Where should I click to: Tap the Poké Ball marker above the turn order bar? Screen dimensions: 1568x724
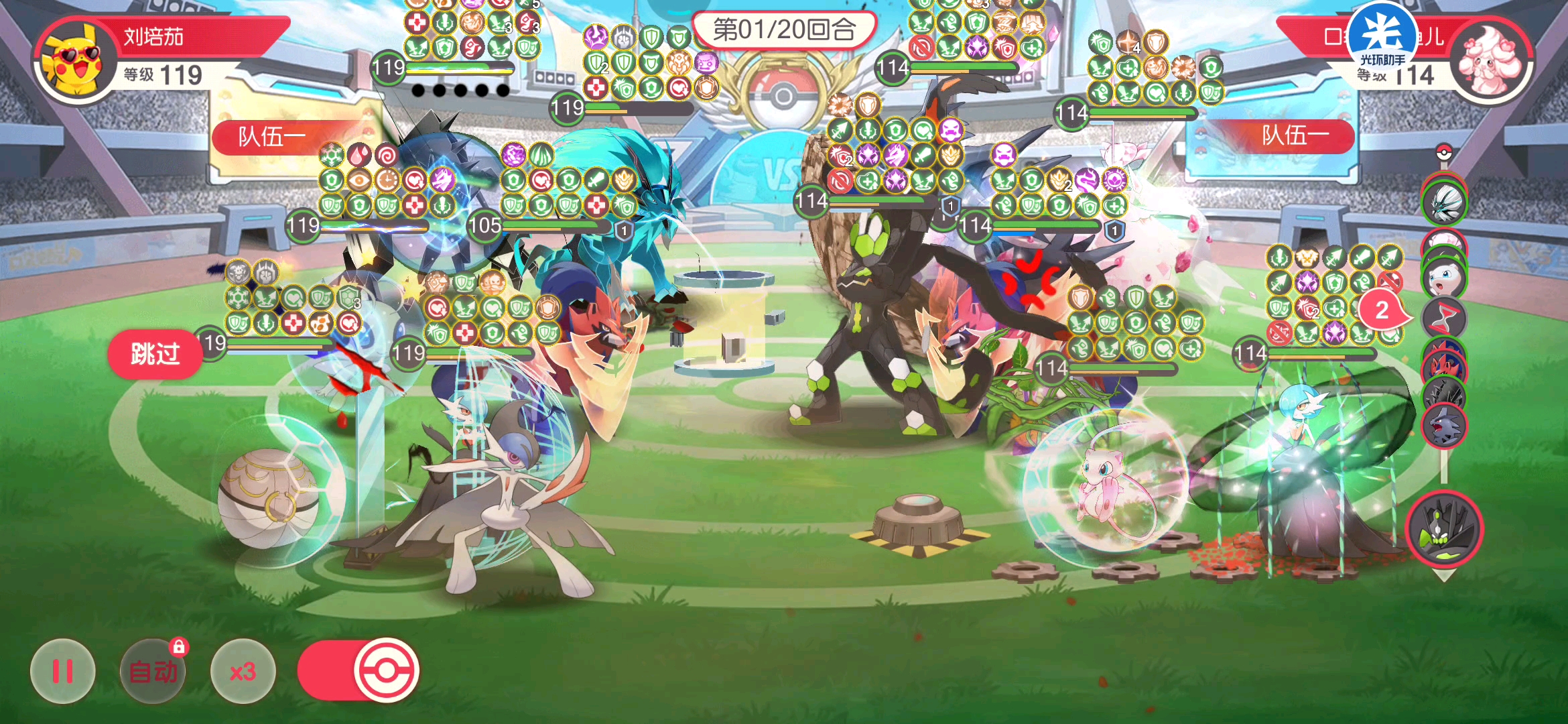point(1444,153)
